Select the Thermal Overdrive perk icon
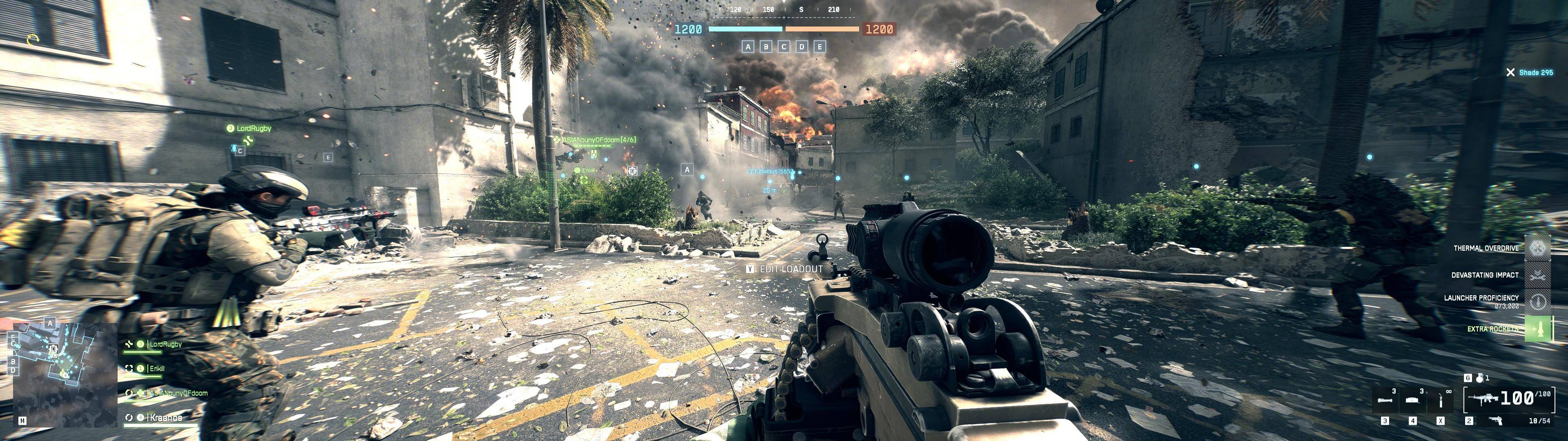Image resolution: width=1568 pixels, height=441 pixels. pos(1537,248)
